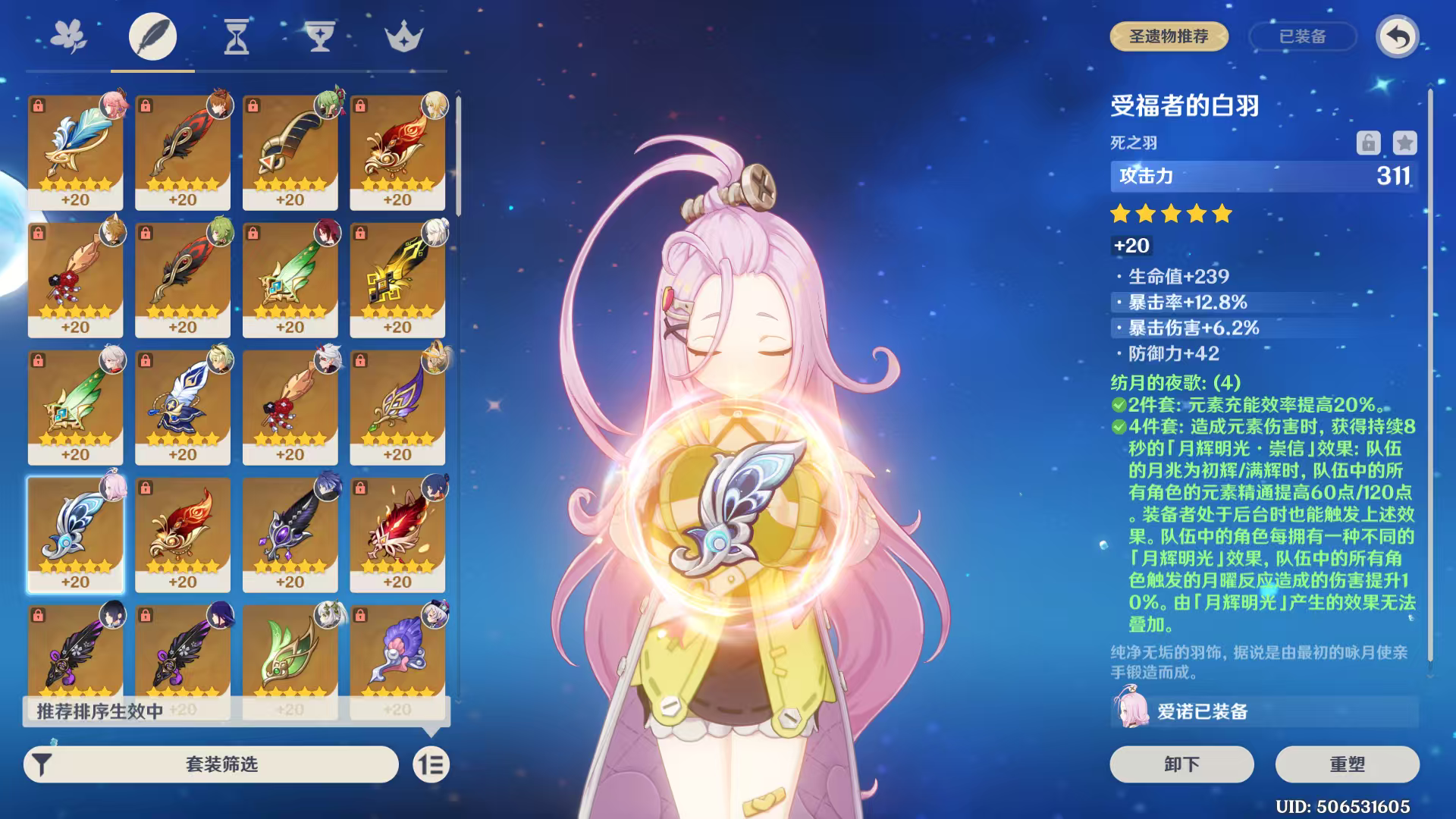Screen dimensions: 1456x819
Task: Open the sands hourglass artifact category
Action: (x=236, y=36)
